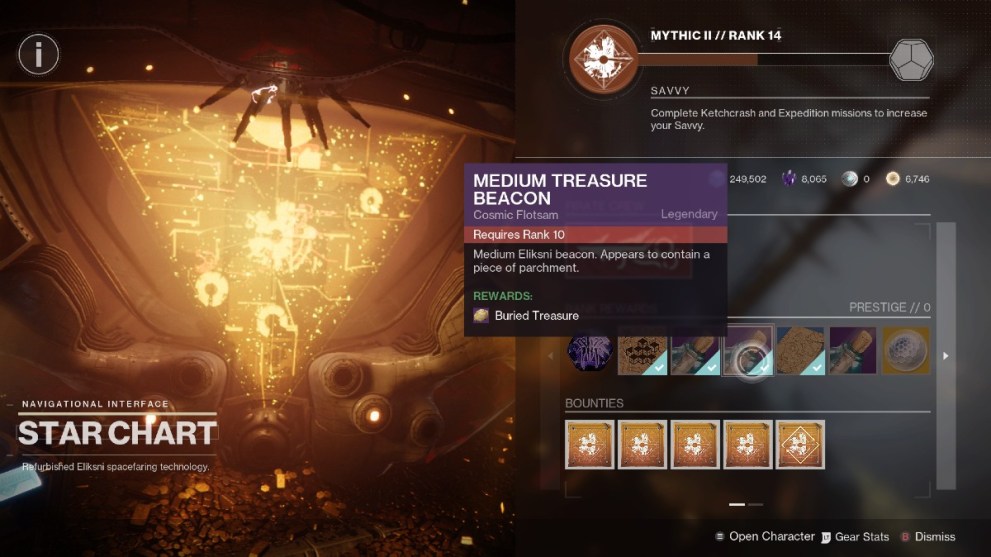This screenshot has width=991, height=557.
Task: Select the diamond-marked bounty
Action: click(800, 445)
